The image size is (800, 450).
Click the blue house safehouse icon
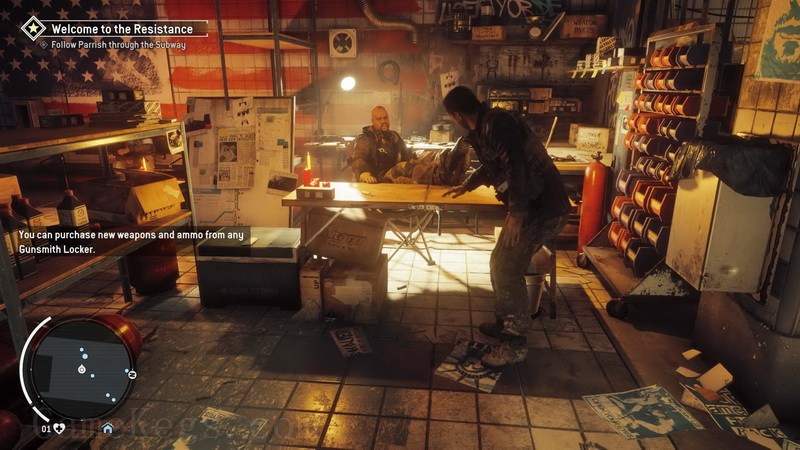pyautogui.click(x=107, y=429)
